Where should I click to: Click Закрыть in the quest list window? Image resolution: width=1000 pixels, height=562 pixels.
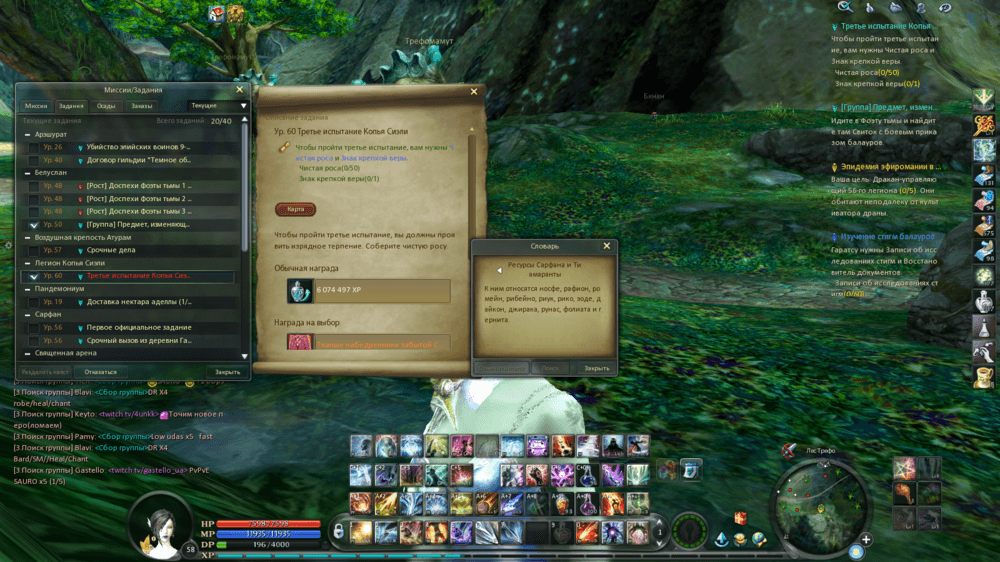(227, 372)
